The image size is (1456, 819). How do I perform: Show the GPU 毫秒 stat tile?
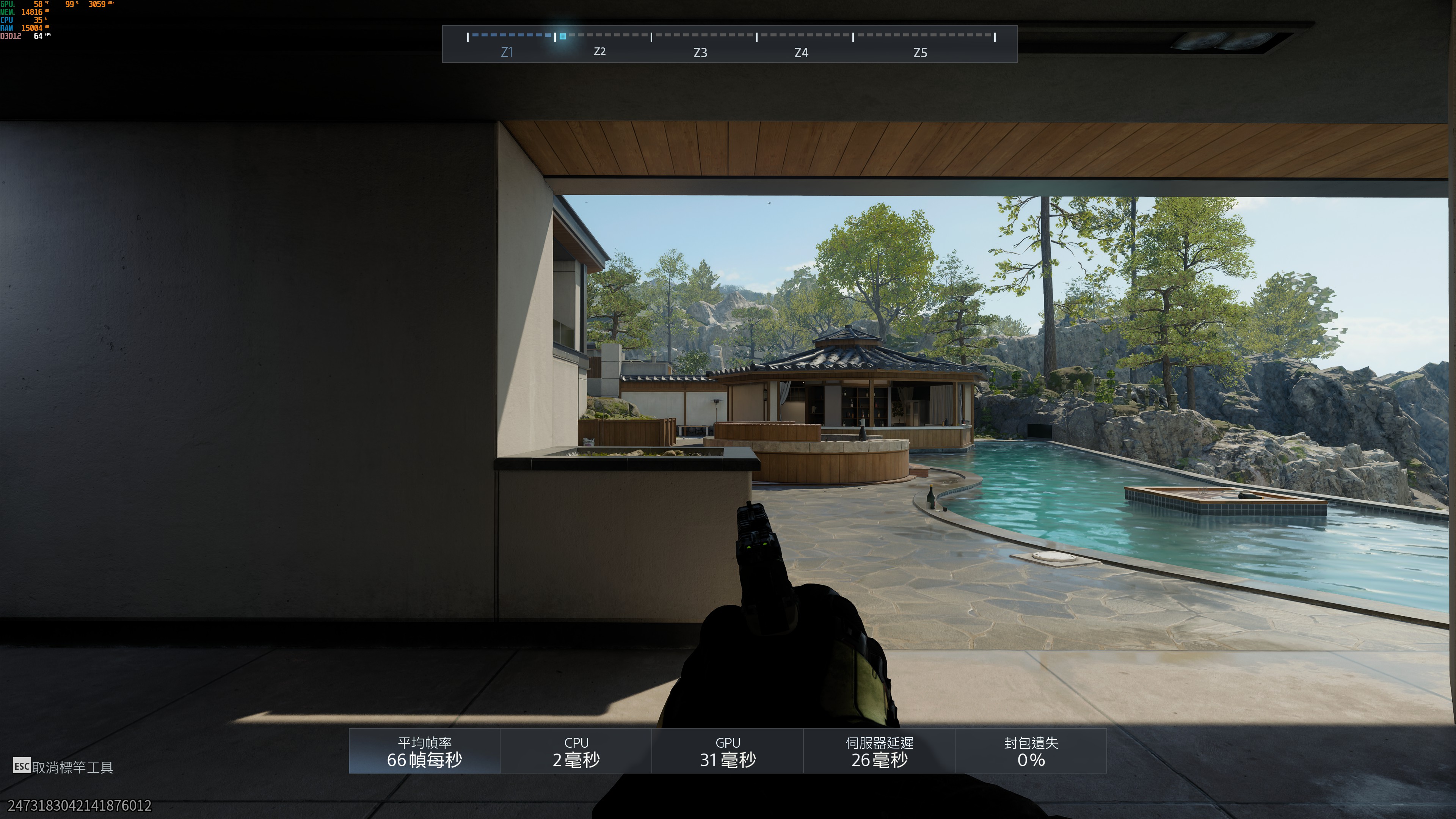point(728,751)
